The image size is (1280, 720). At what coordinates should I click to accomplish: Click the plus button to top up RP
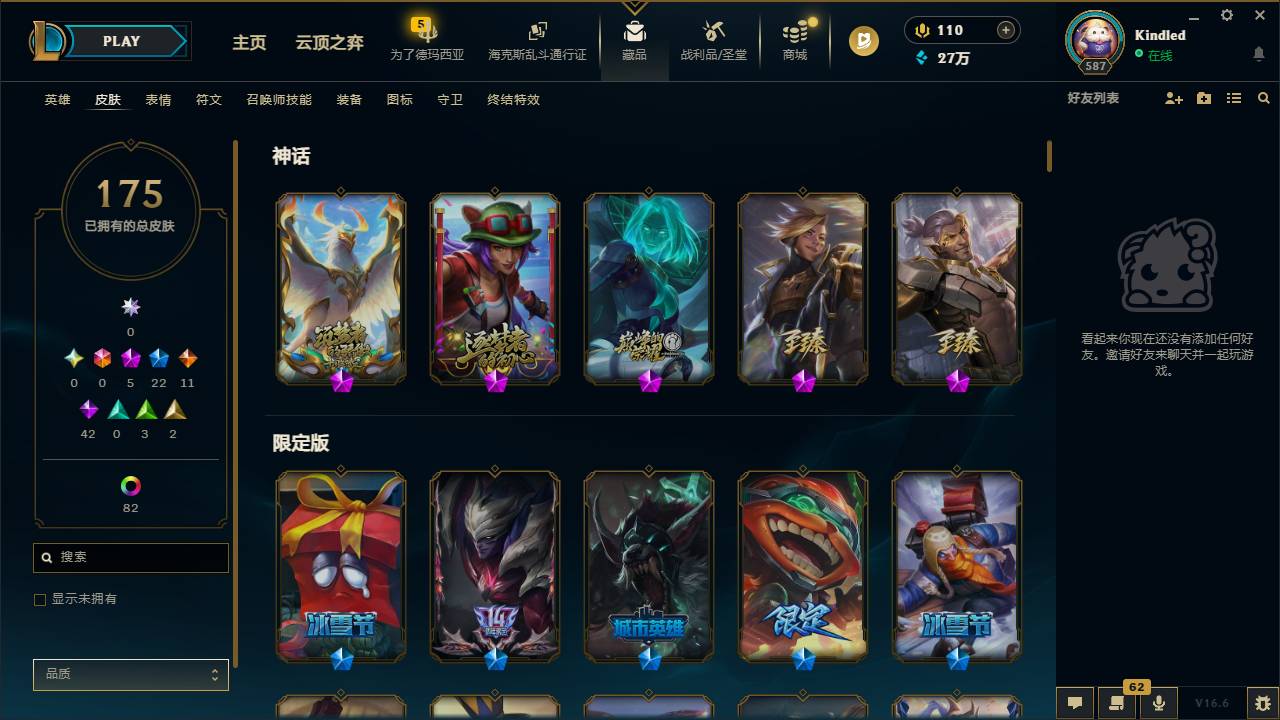pos(1008,30)
